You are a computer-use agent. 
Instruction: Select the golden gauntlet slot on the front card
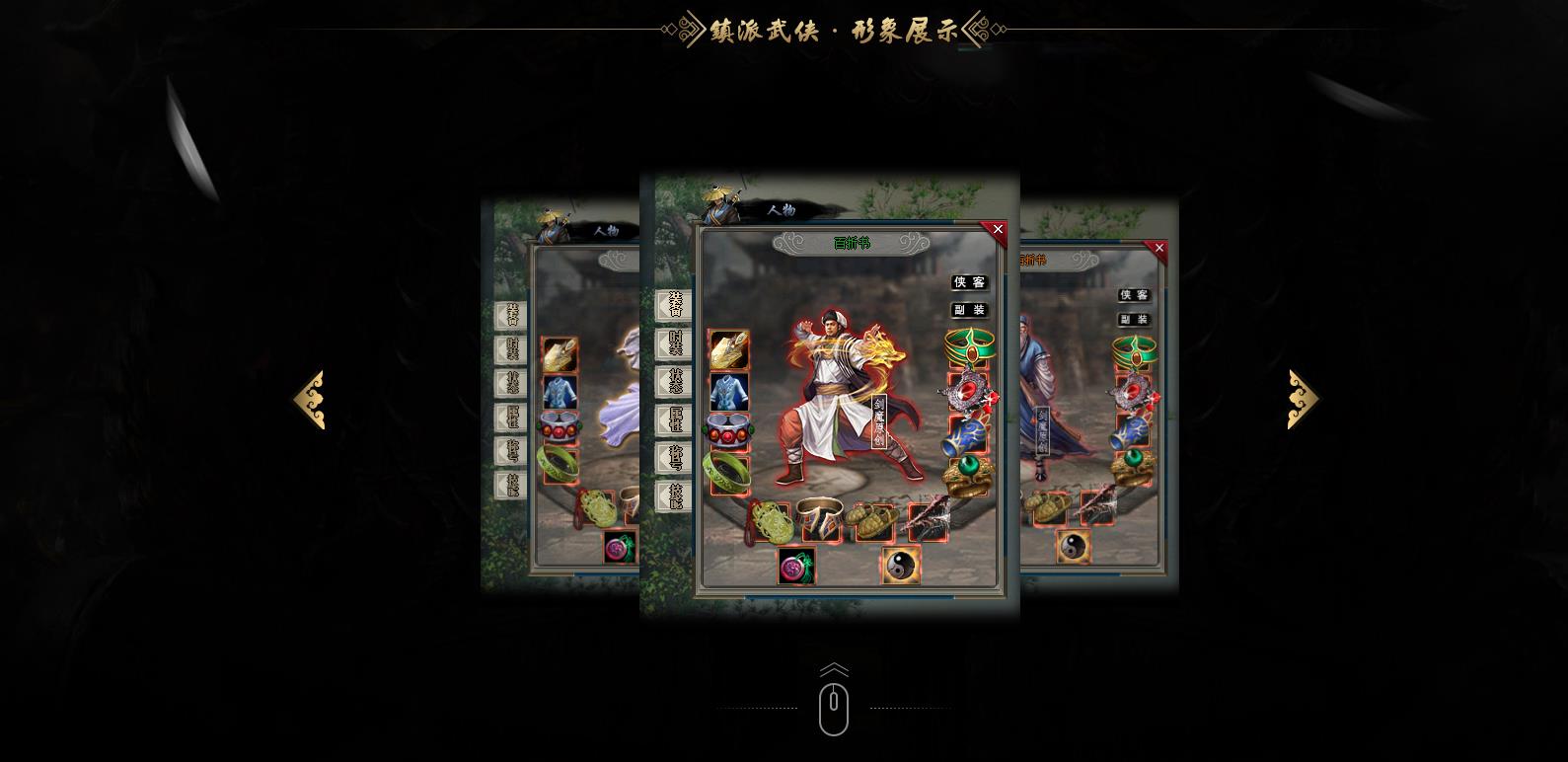pos(729,350)
